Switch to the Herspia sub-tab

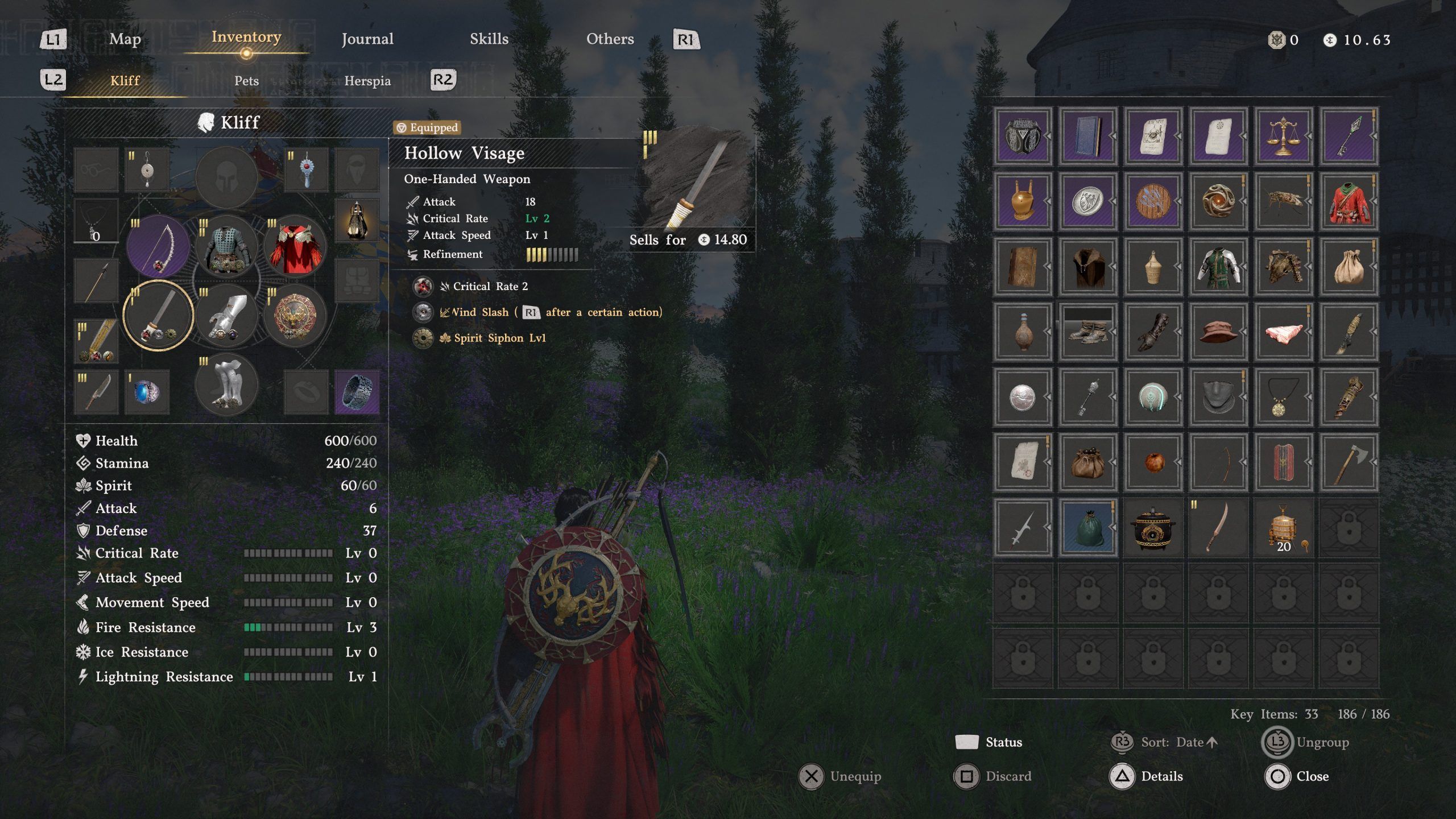[367, 81]
